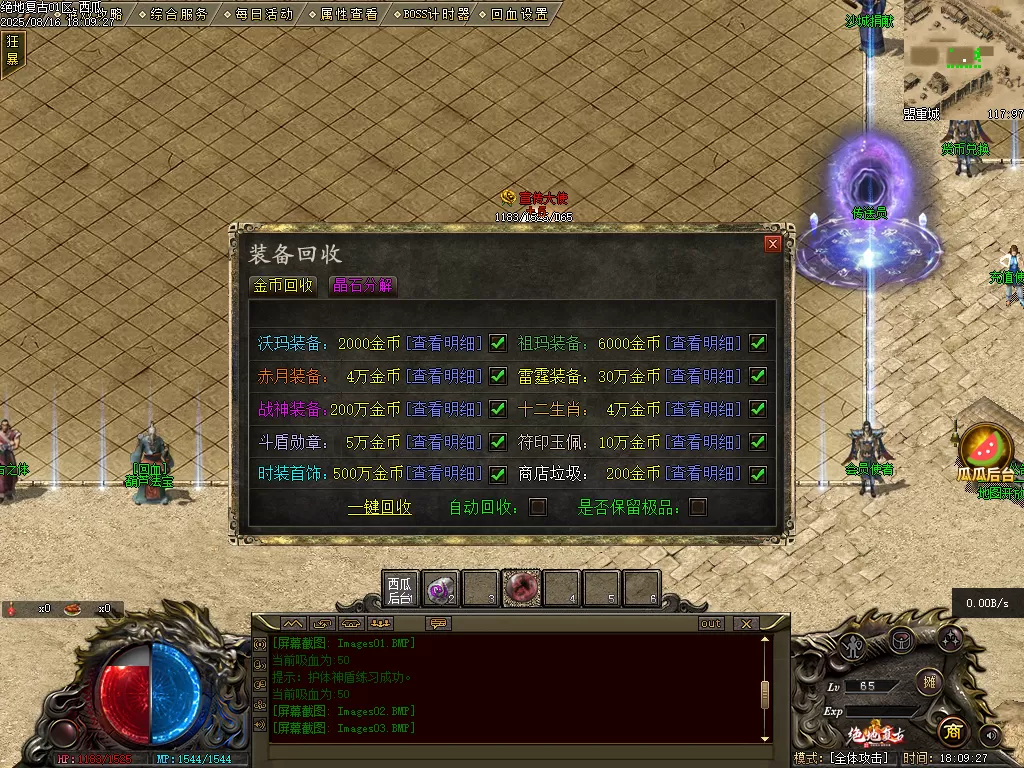The image size is (1024, 768).
Task: Close the 装备回收 recycling window
Action: (772, 244)
